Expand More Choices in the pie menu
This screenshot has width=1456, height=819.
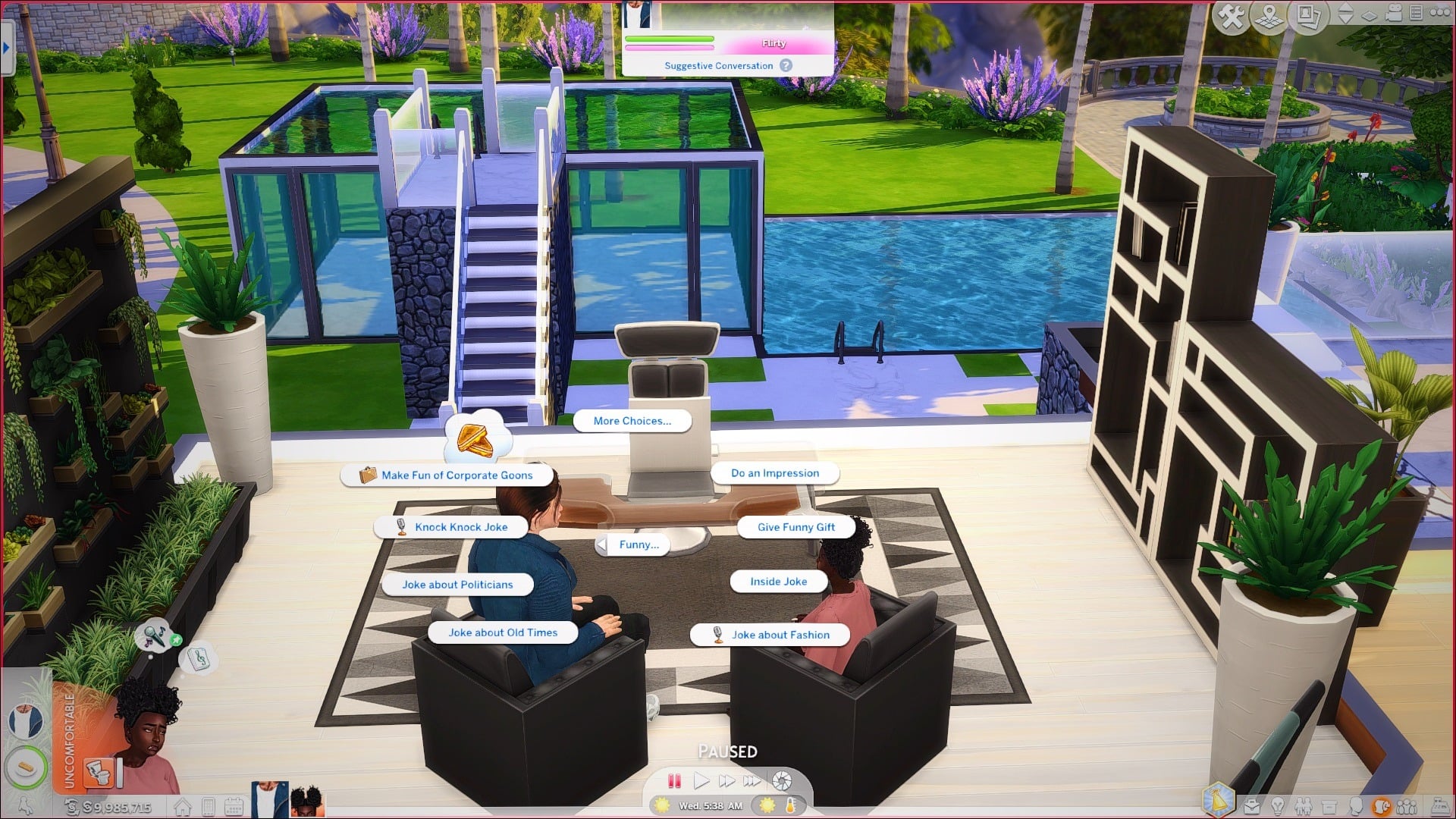pos(632,421)
